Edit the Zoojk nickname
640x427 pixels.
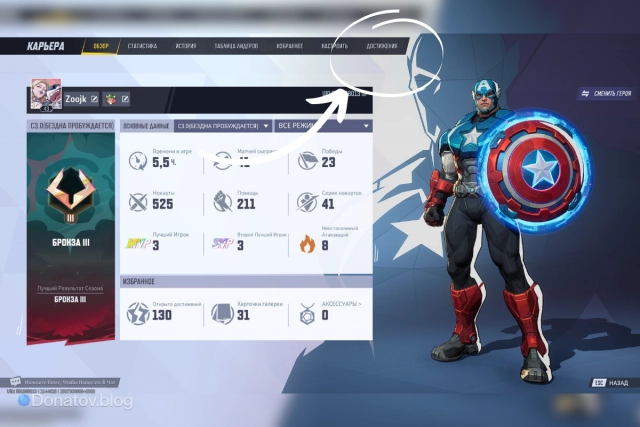click(x=95, y=99)
